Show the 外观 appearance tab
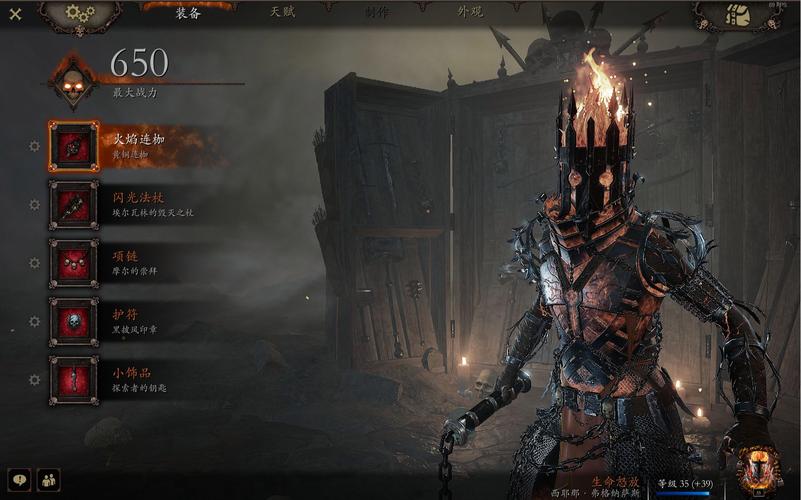The width and height of the screenshot is (801, 500). [x=470, y=13]
